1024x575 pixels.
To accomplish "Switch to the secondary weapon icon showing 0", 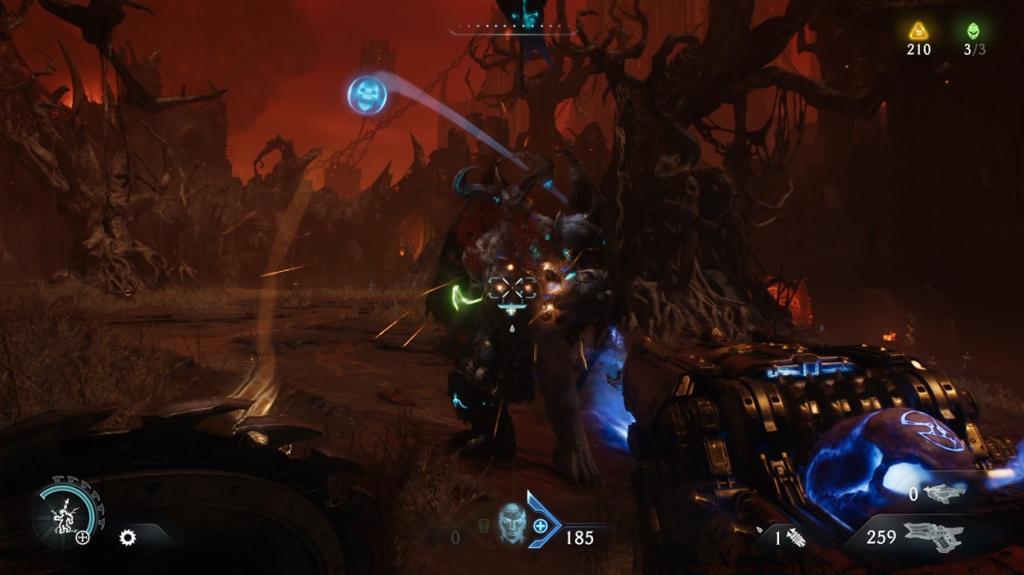I will tap(944, 493).
